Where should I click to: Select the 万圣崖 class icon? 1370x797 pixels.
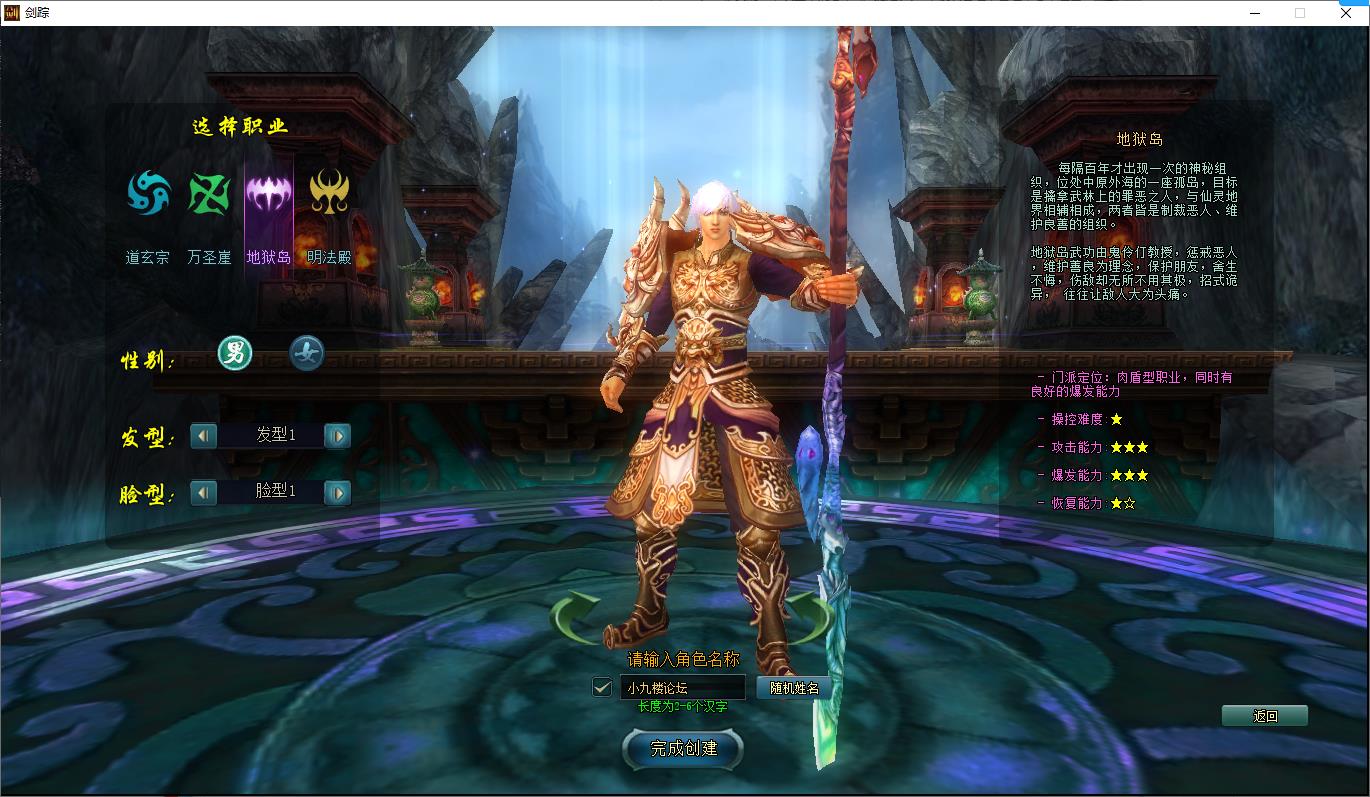click(x=209, y=192)
